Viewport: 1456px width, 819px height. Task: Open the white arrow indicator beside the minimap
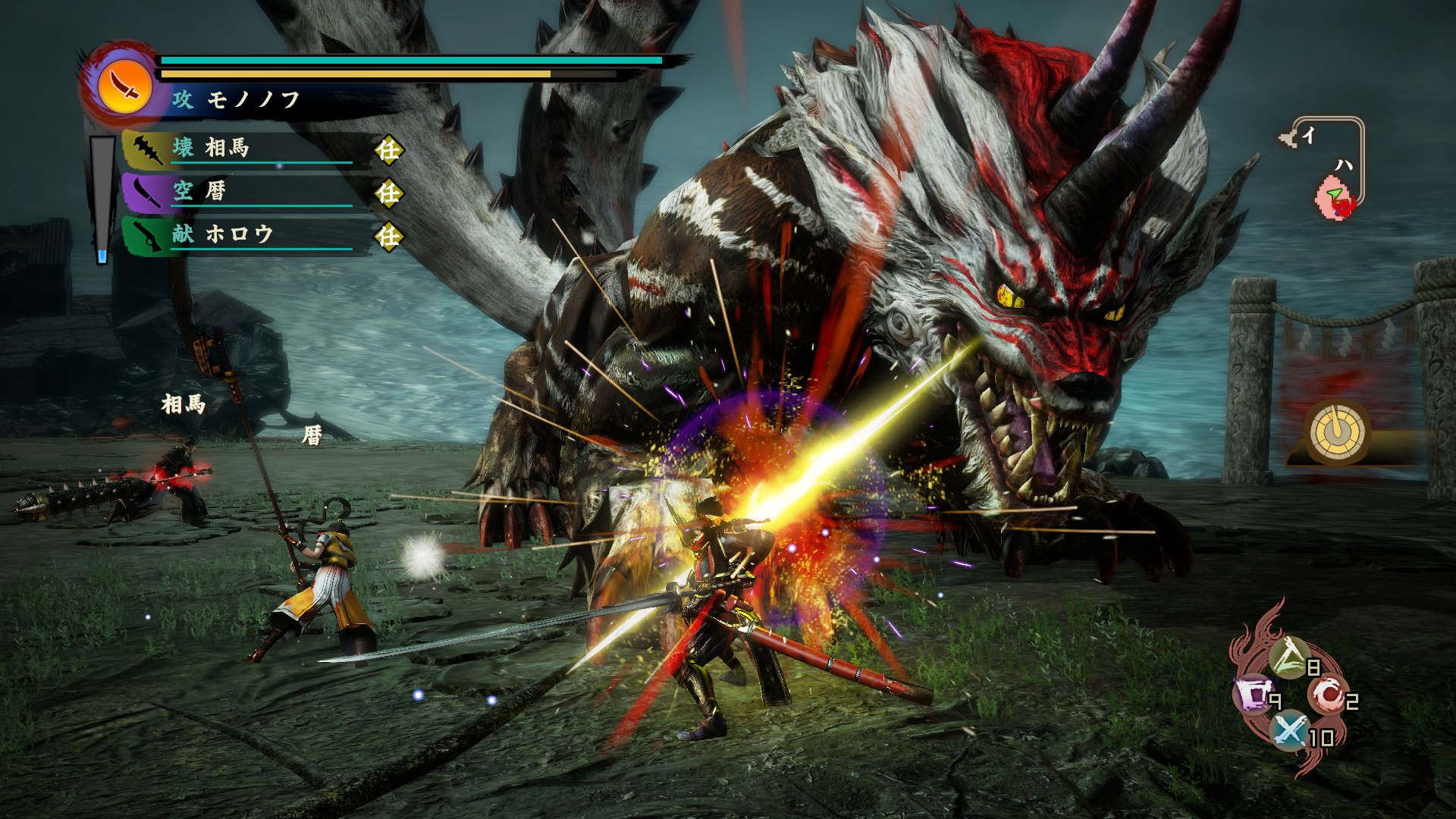click(1288, 136)
